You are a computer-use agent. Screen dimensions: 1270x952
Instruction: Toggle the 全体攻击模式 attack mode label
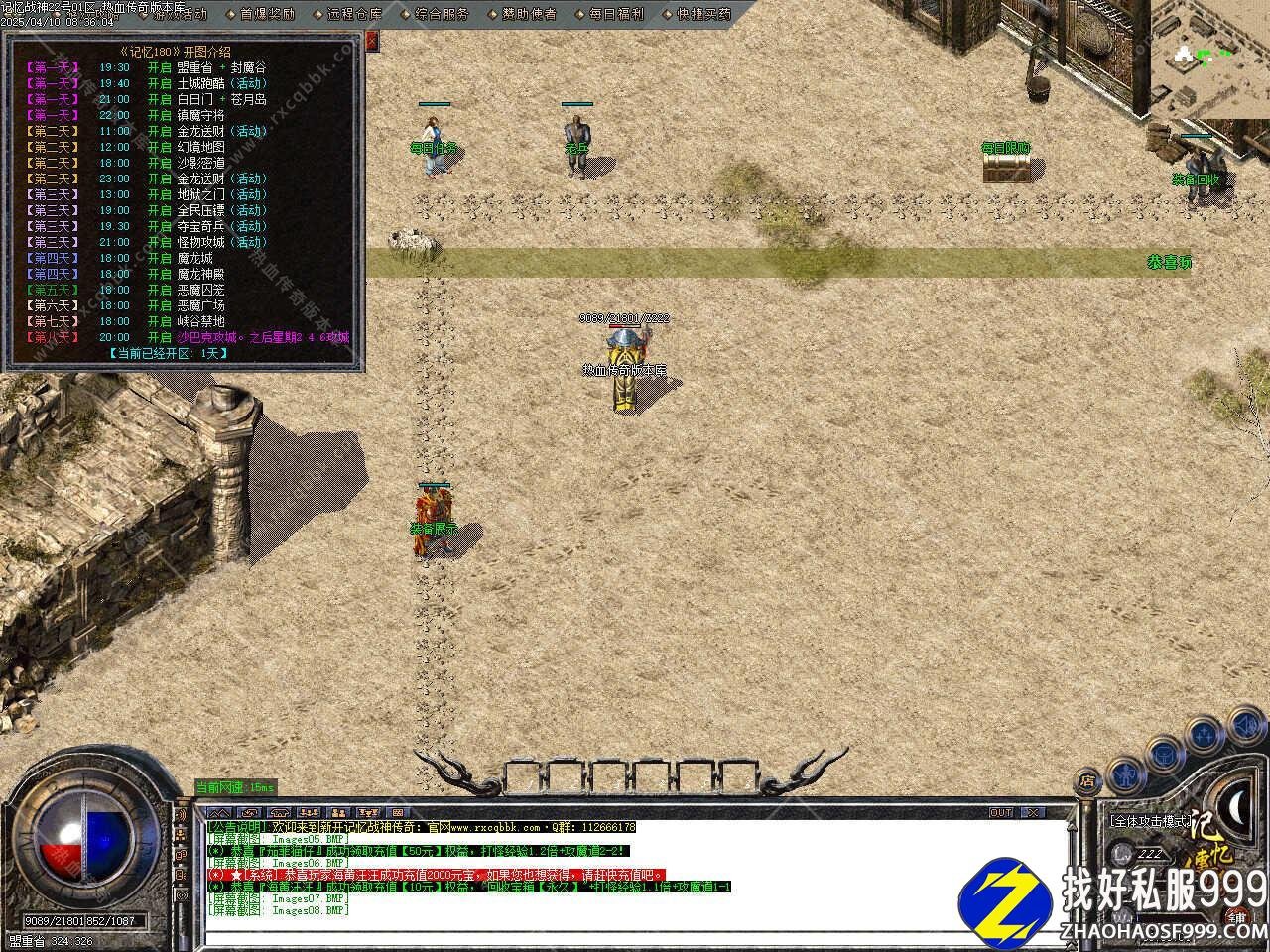(1149, 821)
